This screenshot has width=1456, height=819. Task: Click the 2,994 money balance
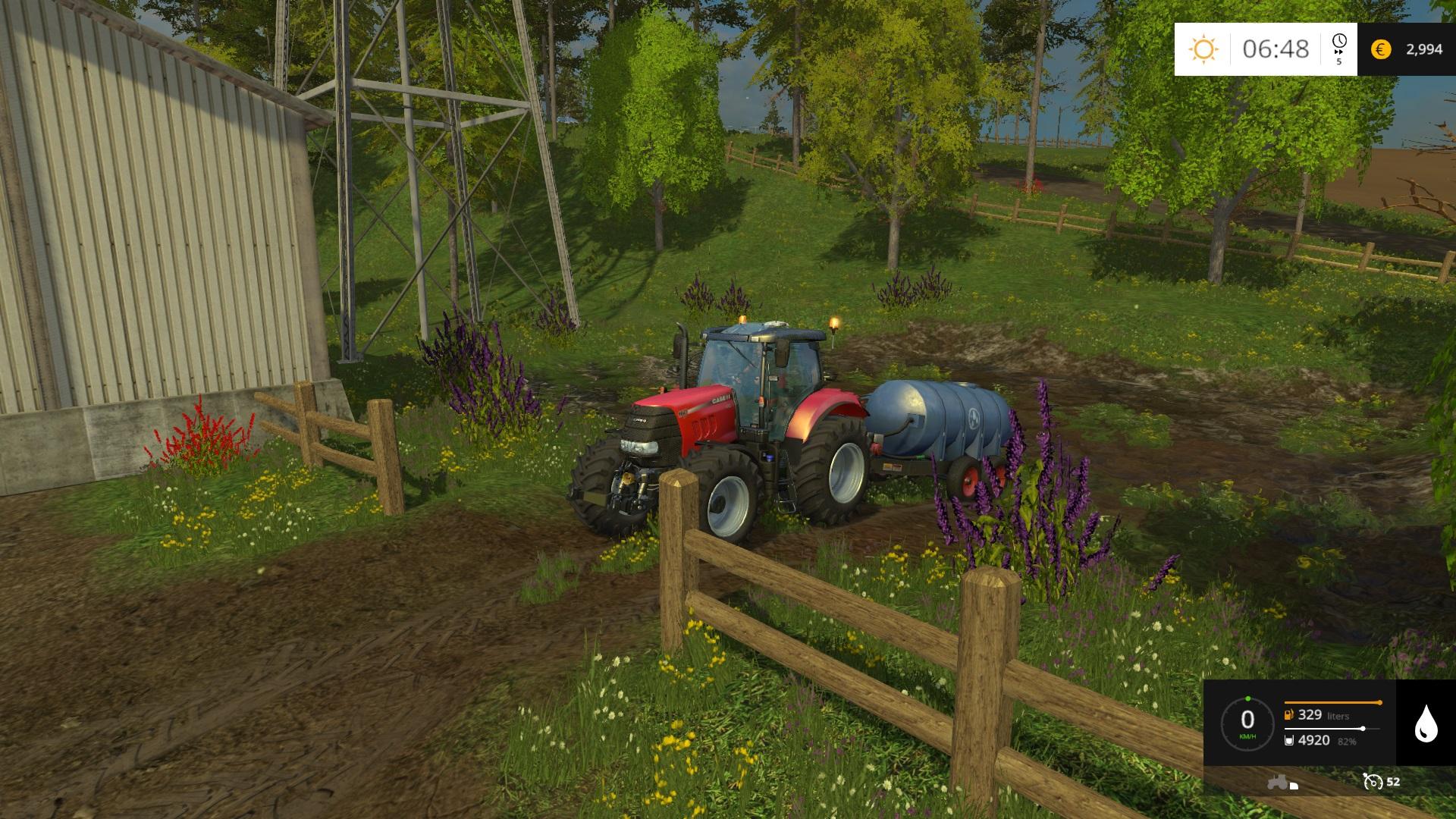(x=1423, y=50)
